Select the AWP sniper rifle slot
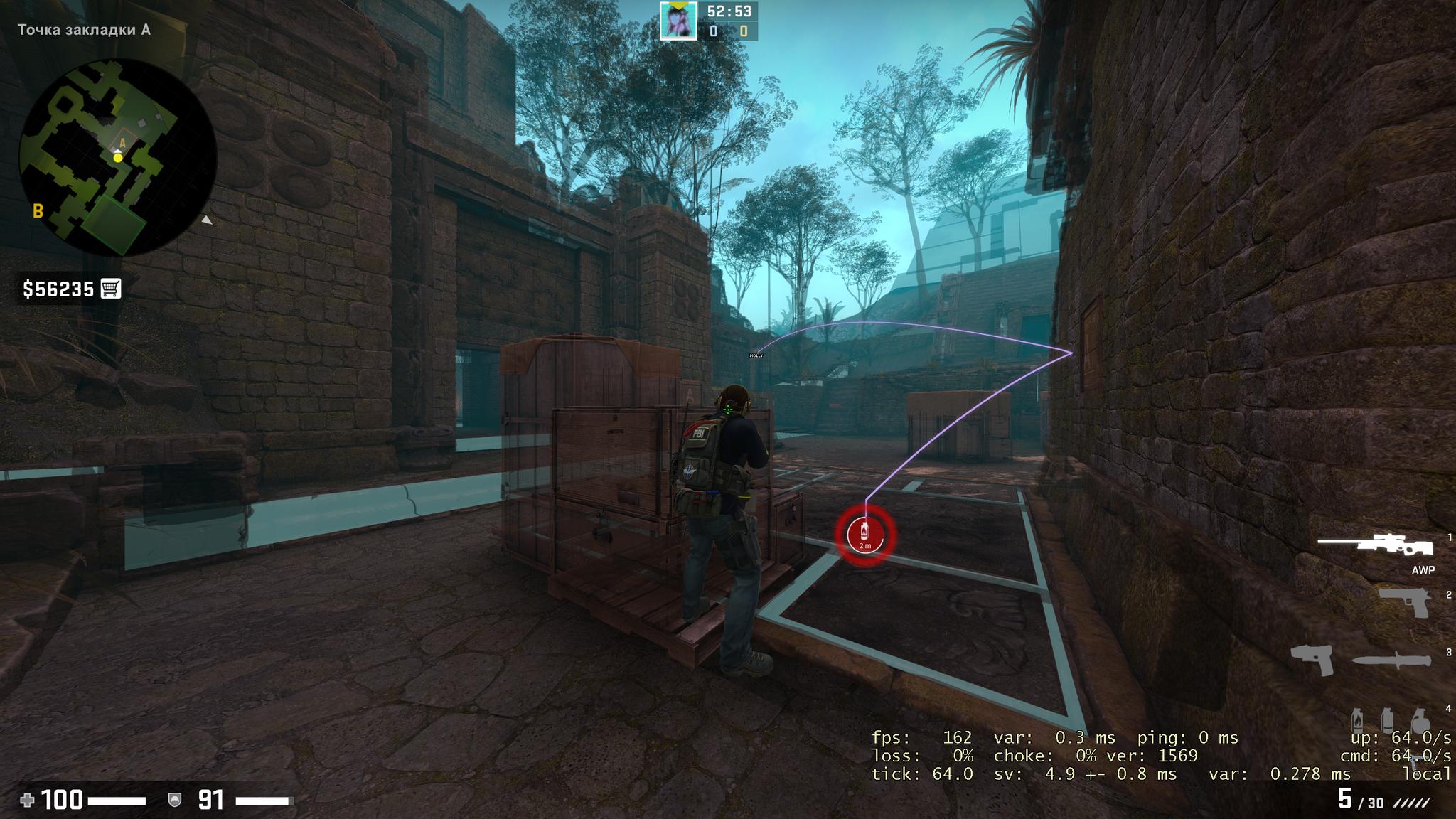This screenshot has width=1456, height=819. [1376, 546]
